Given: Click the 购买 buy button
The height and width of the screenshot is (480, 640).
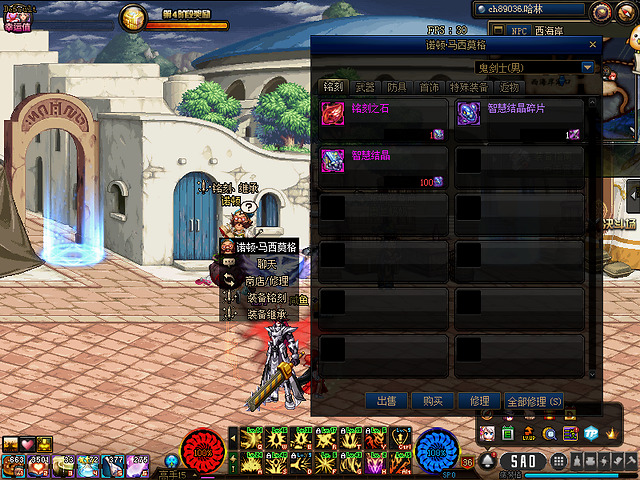Looking at the screenshot, I should [432, 400].
